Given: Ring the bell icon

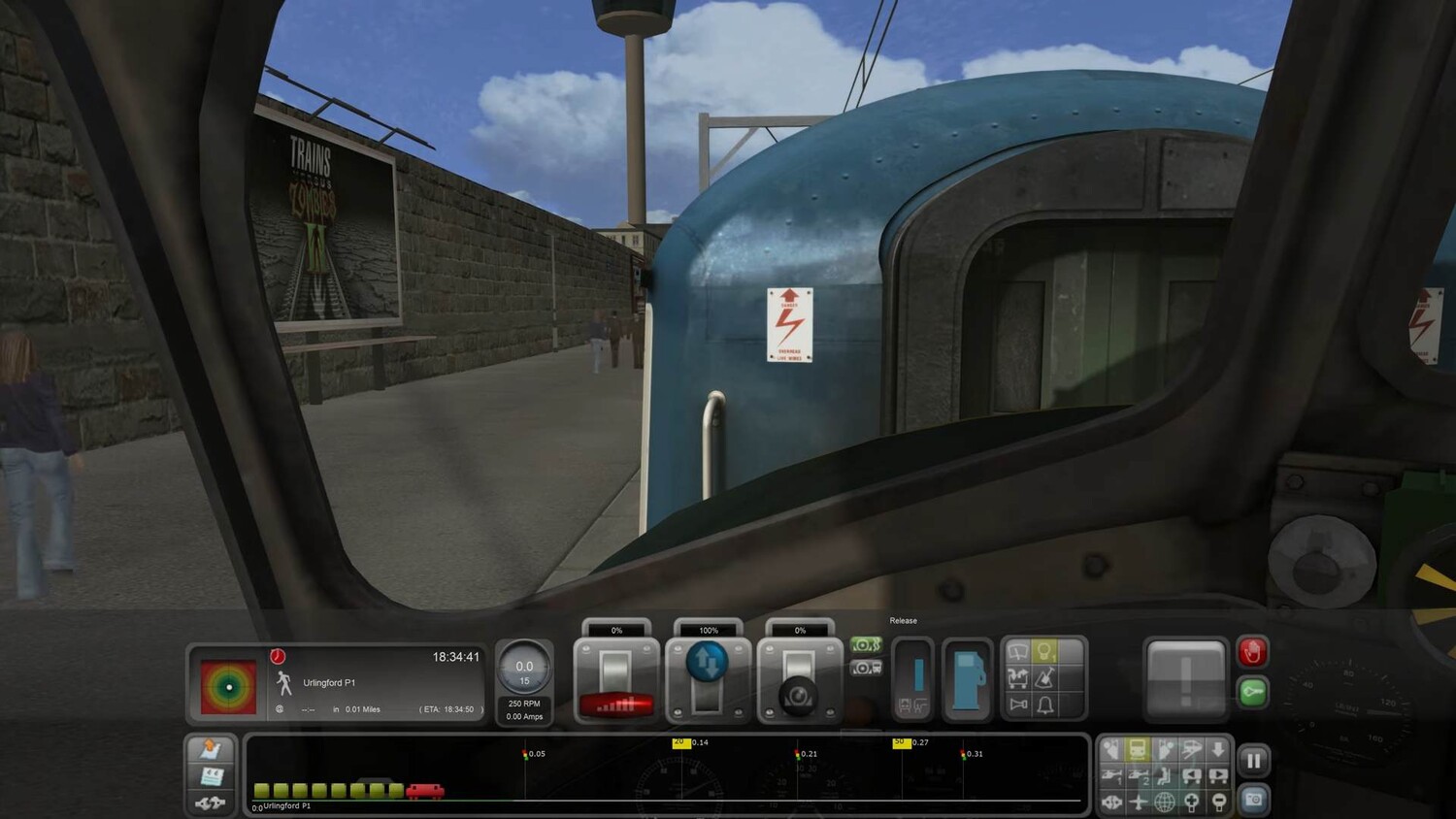Looking at the screenshot, I should click(1044, 704).
